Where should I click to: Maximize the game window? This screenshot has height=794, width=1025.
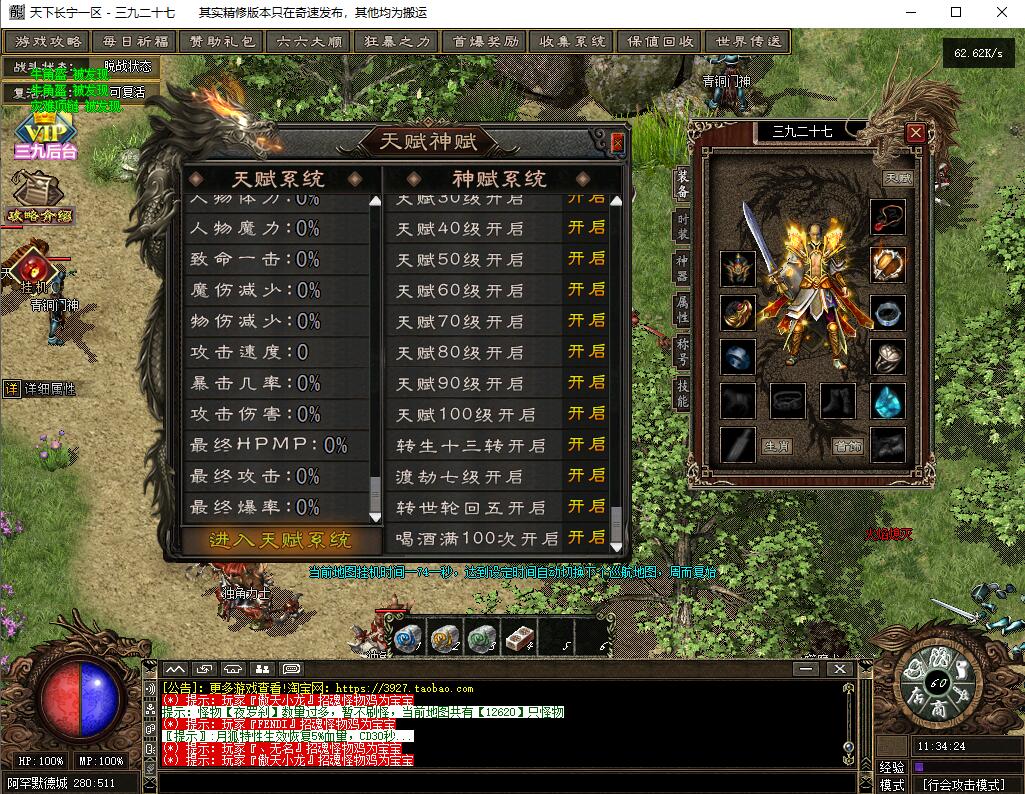[x=955, y=12]
